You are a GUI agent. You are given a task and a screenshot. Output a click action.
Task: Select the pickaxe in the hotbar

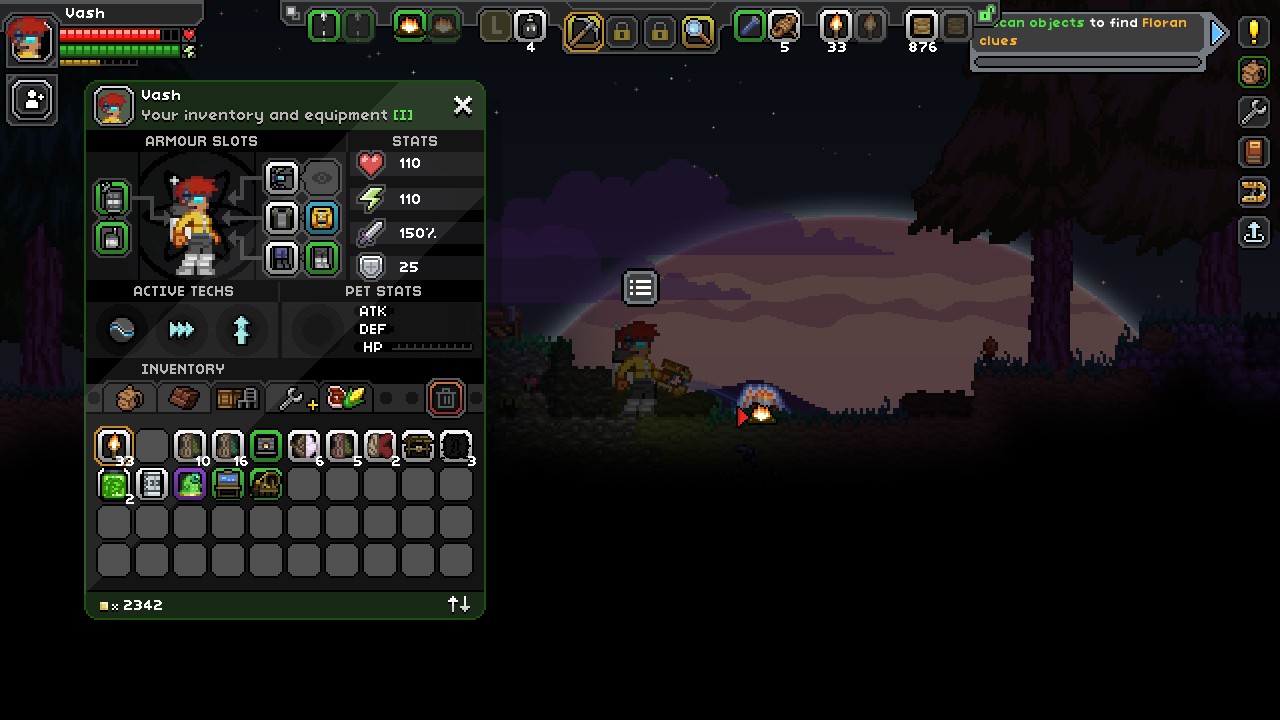583,31
